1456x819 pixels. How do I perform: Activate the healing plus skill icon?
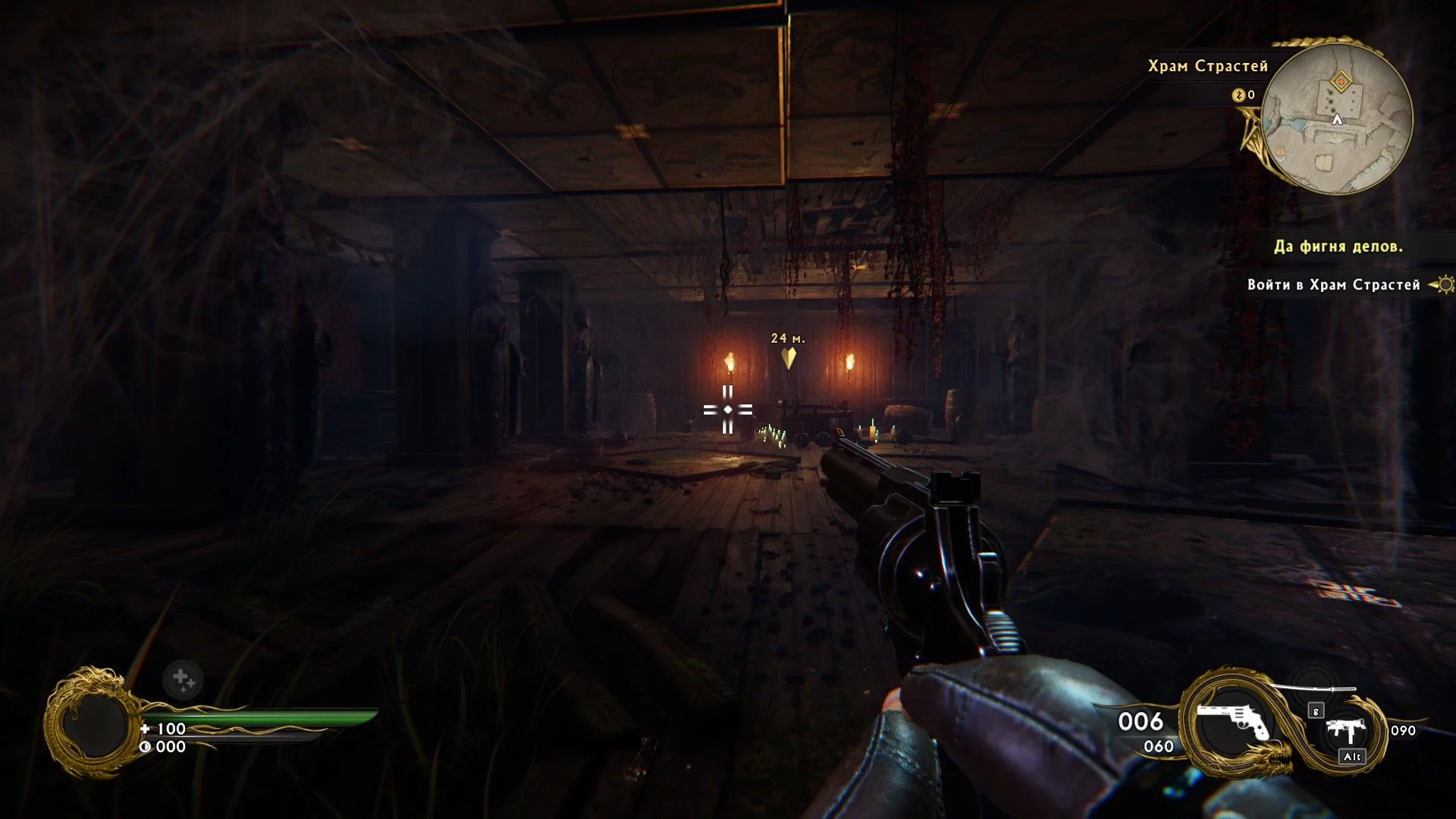click(182, 678)
